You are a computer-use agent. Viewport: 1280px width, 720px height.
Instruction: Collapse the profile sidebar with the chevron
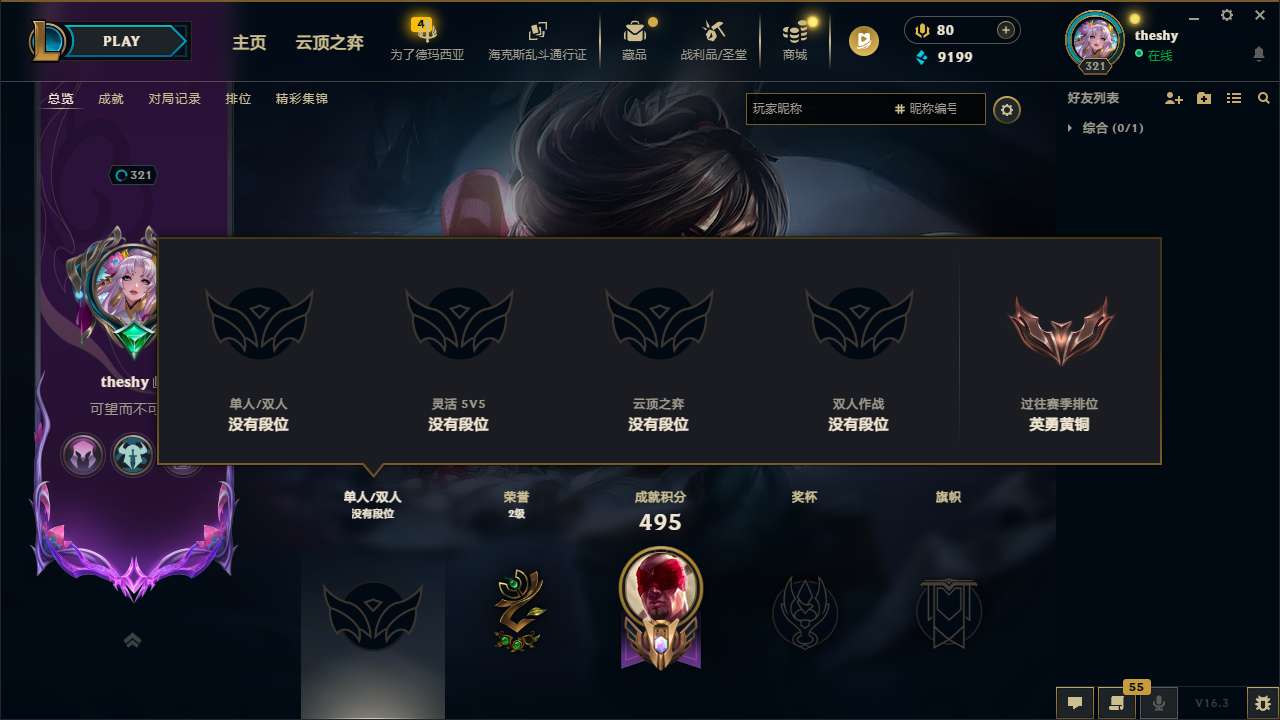pos(133,640)
